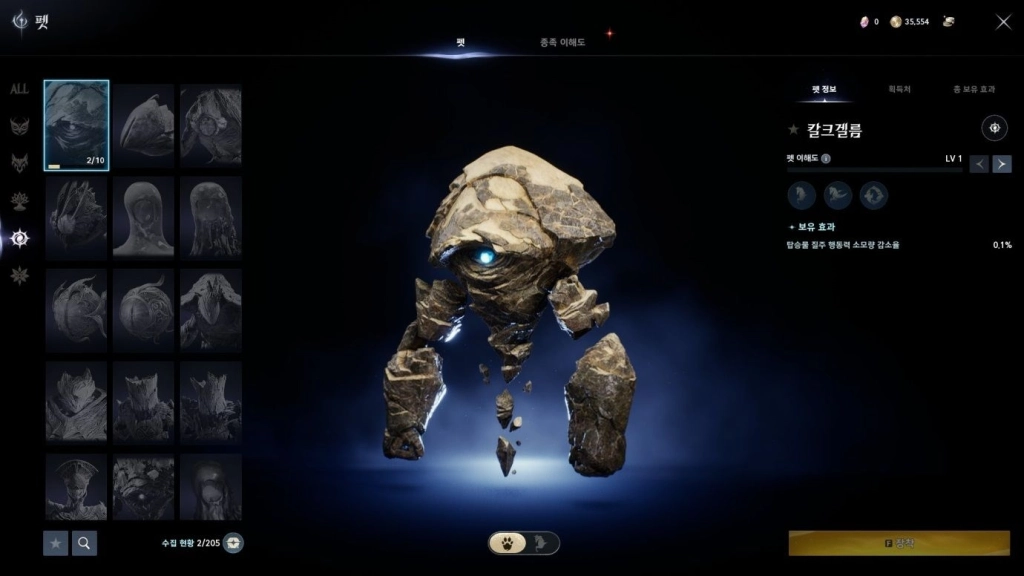Close the pet window with the X
1024x576 pixels.
[1003, 22]
